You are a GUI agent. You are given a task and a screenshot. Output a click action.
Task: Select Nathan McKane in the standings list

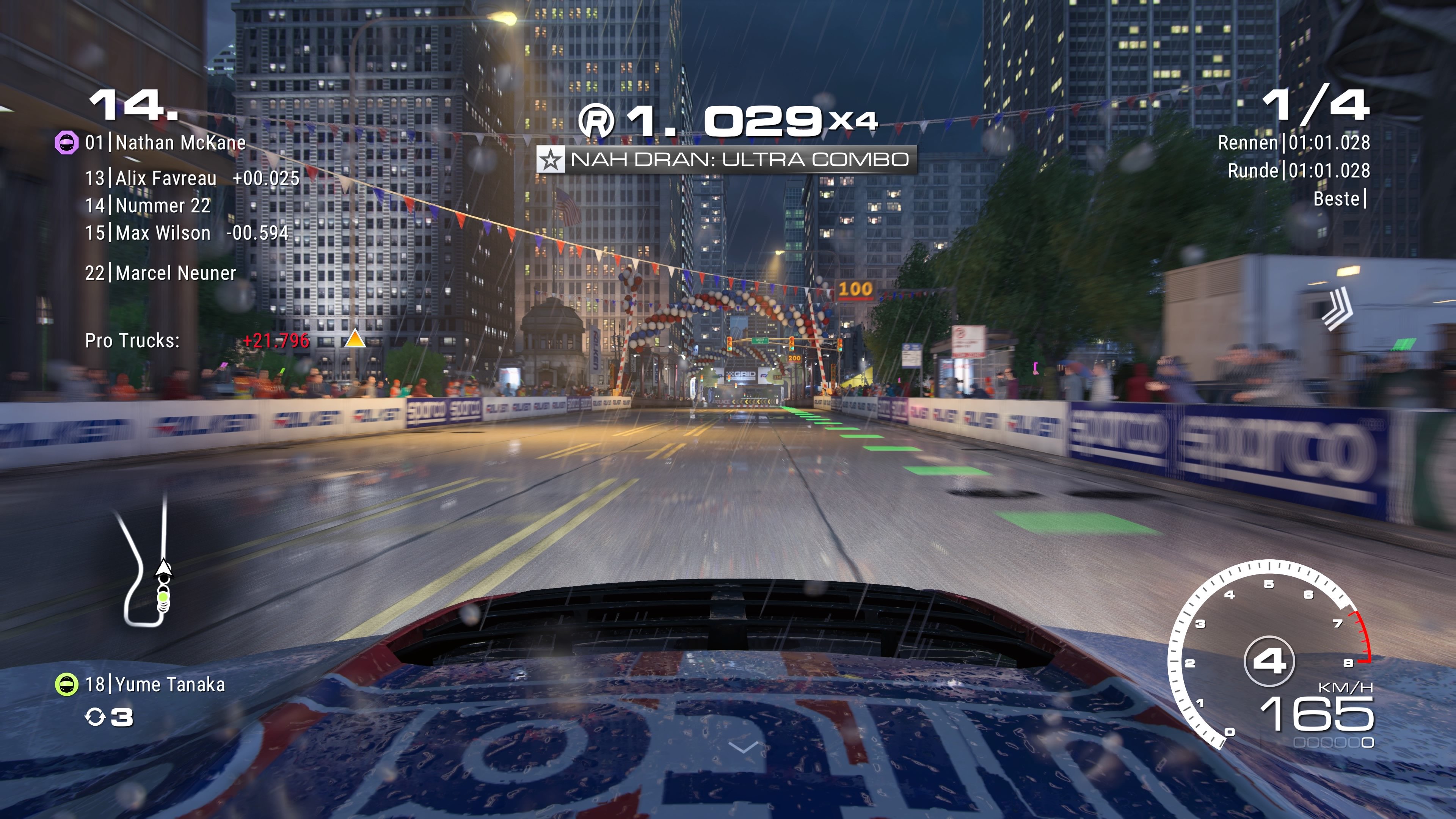point(165,143)
